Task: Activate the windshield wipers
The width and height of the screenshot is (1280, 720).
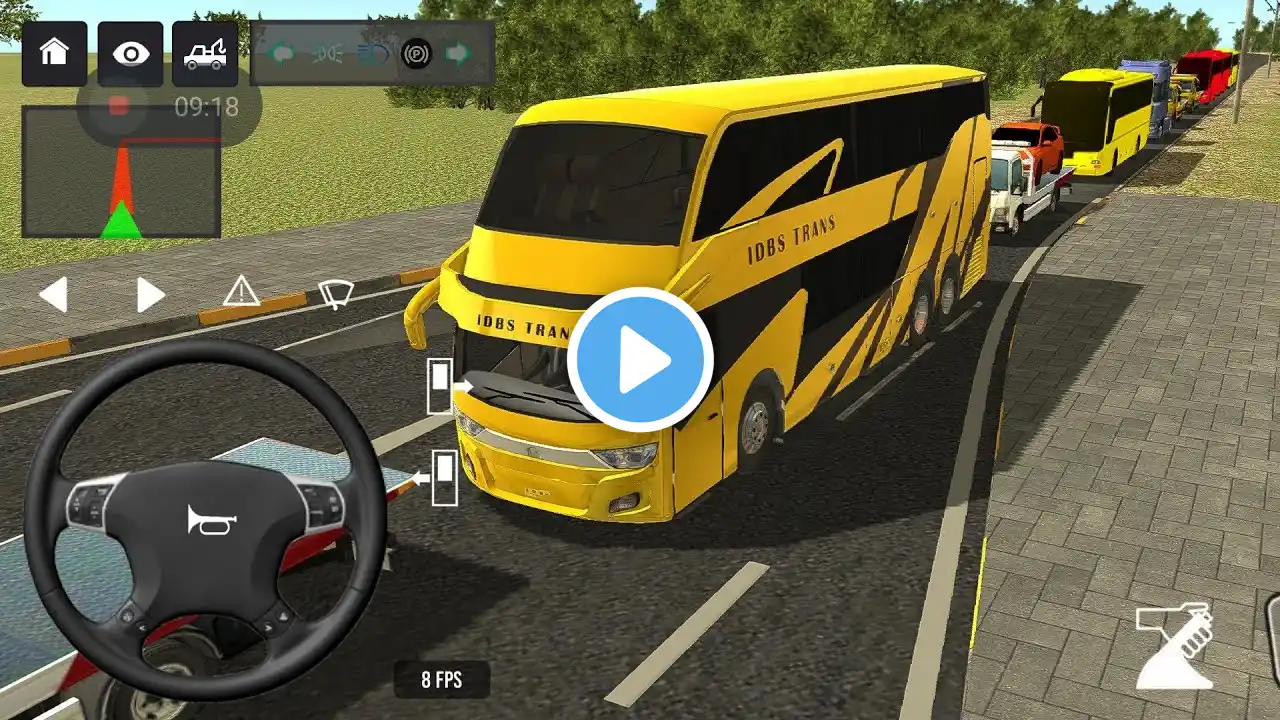Action: point(336,293)
